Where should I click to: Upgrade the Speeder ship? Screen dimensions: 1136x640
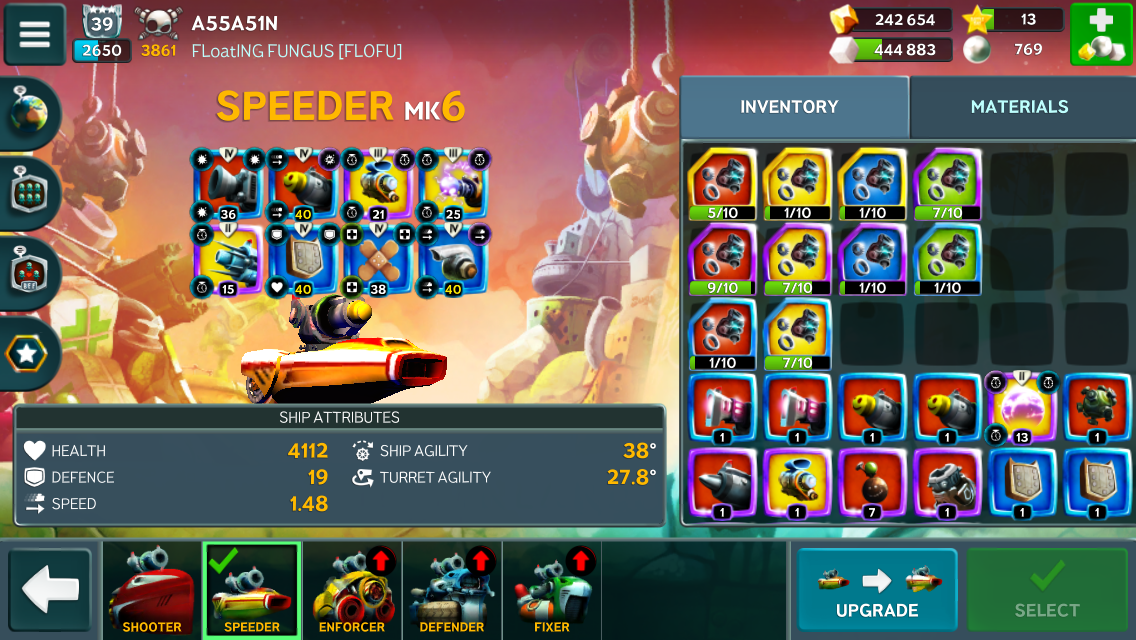(x=877, y=590)
